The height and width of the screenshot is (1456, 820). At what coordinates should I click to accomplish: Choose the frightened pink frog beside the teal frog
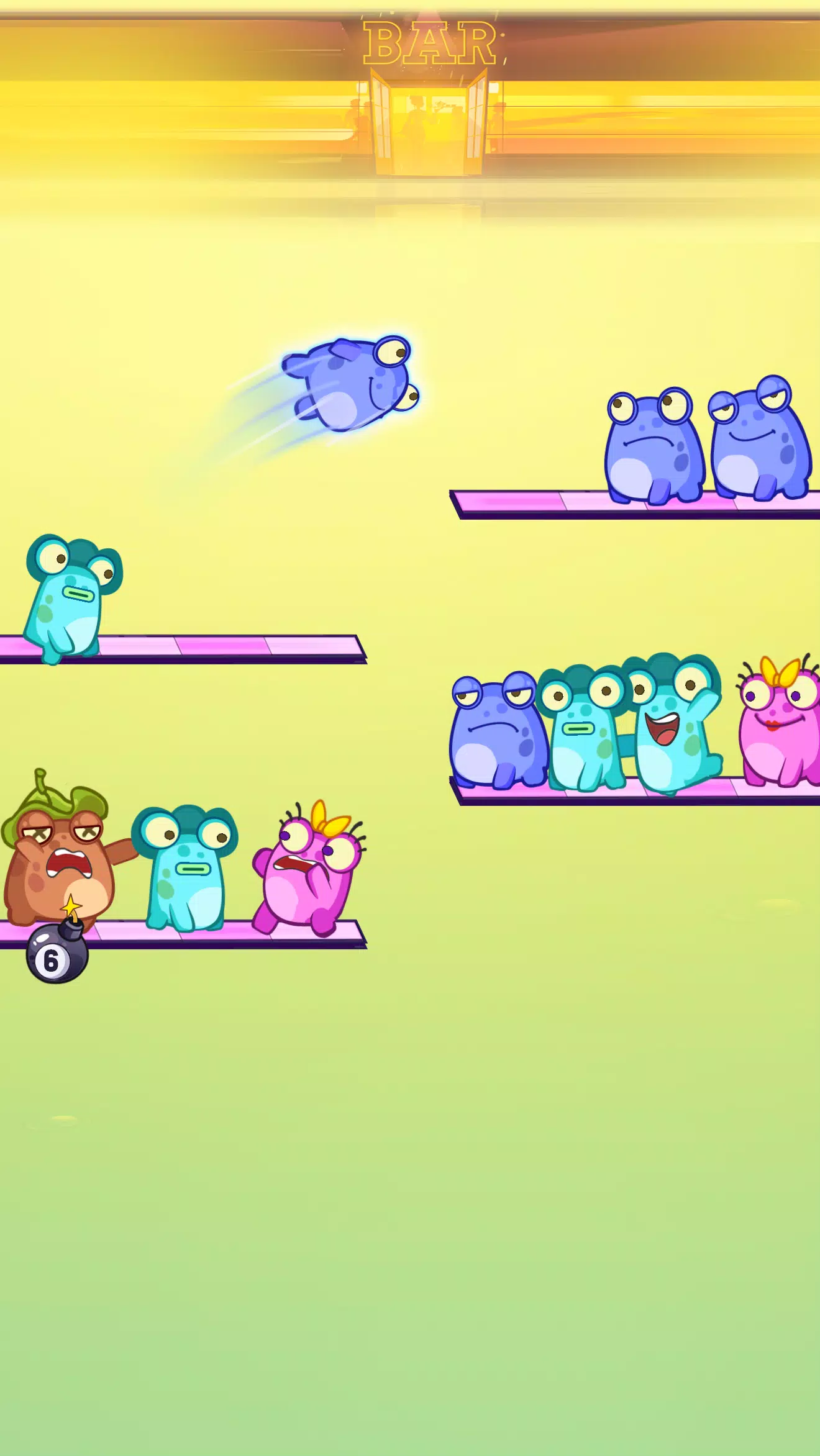309,869
